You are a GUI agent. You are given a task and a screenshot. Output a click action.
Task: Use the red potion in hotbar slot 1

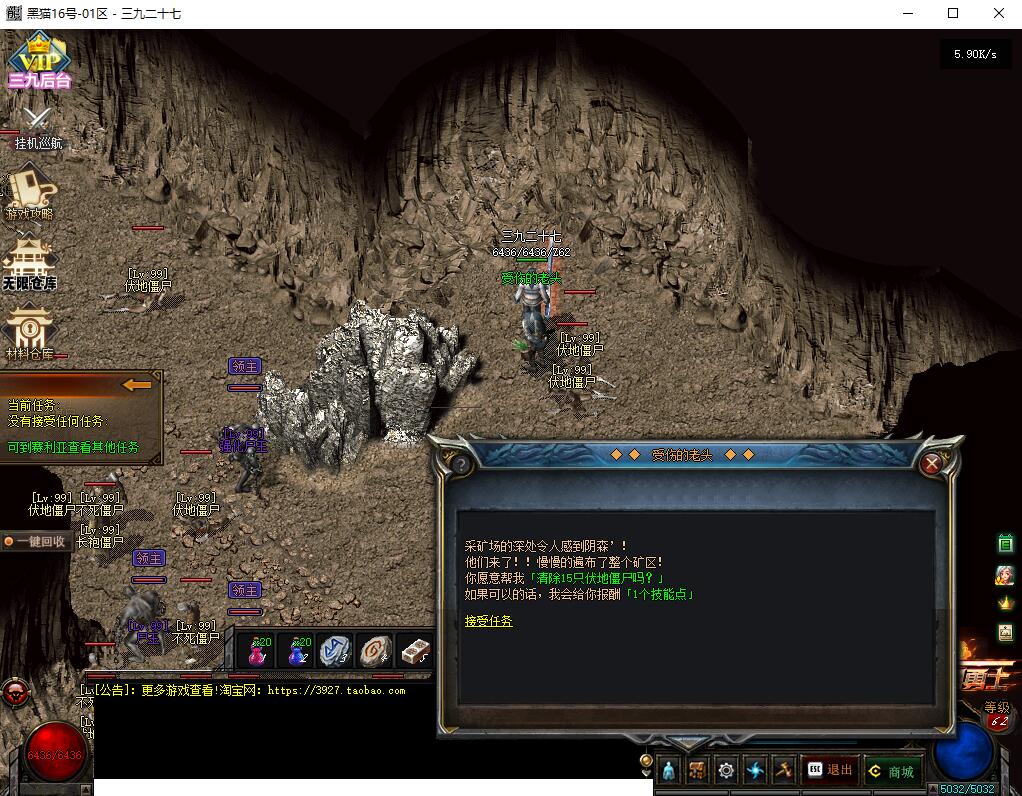tap(258, 652)
